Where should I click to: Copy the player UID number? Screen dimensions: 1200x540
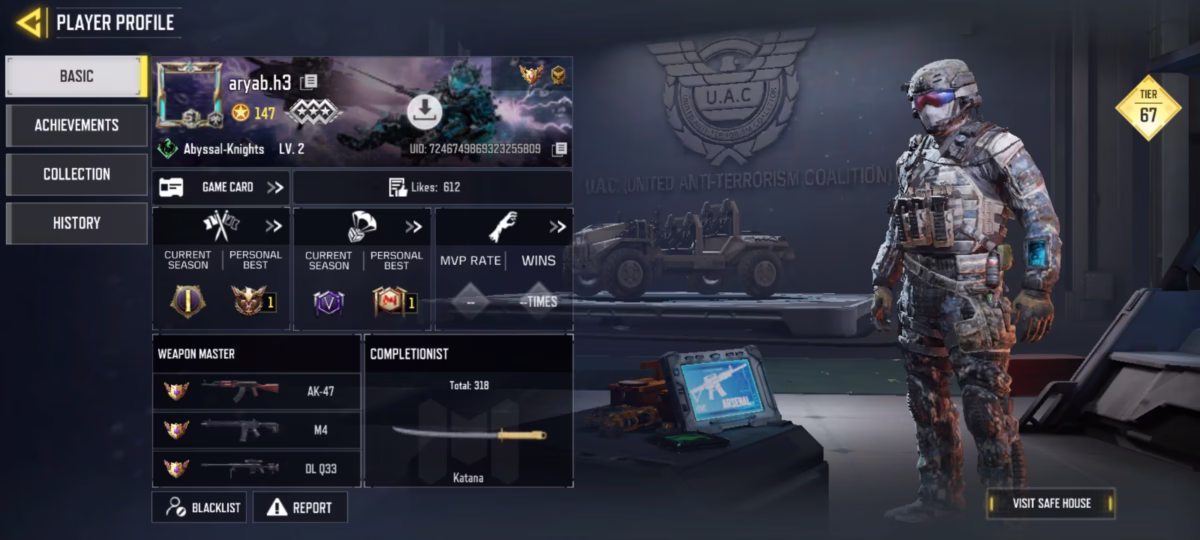coord(559,149)
